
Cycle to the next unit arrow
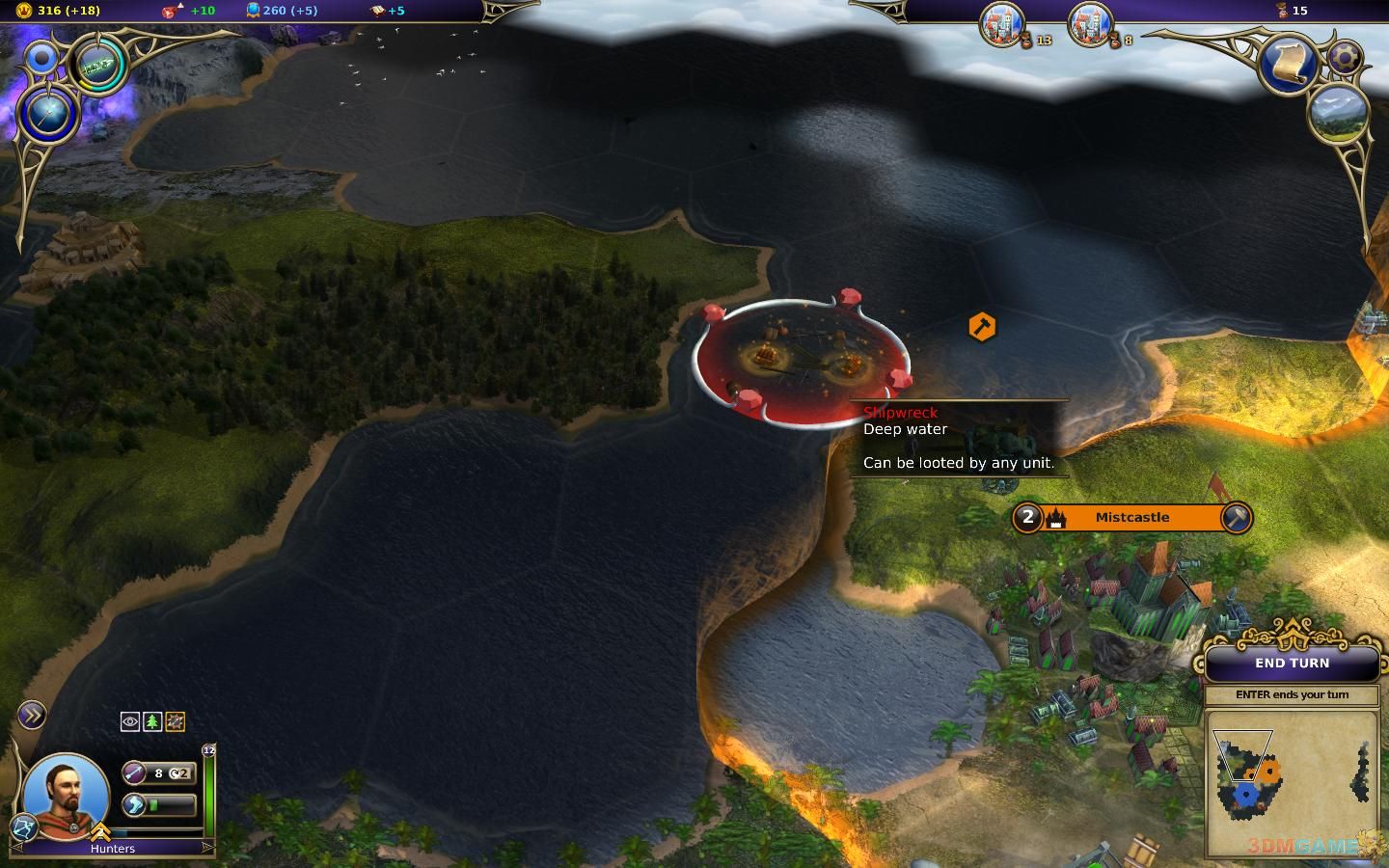tap(205, 848)
